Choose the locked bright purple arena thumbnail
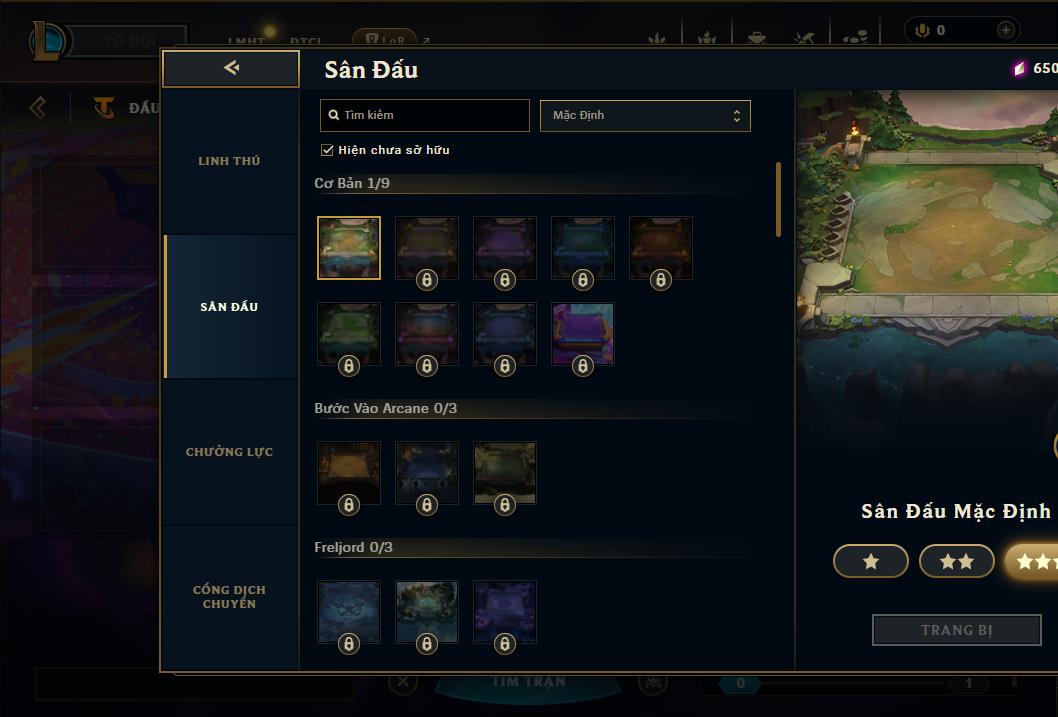This screenshot has width=1058, height=717. click(583, 334)
